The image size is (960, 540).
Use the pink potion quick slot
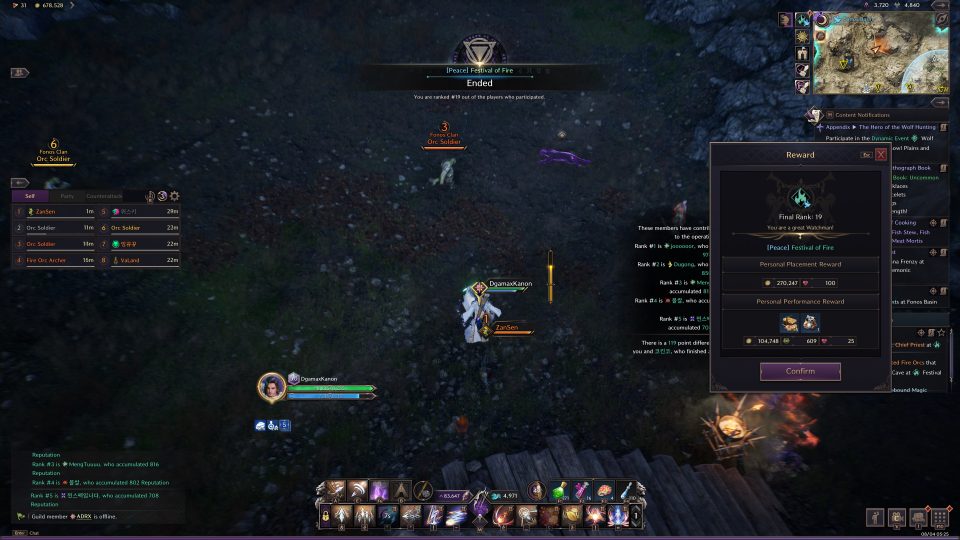click(581, 490)
